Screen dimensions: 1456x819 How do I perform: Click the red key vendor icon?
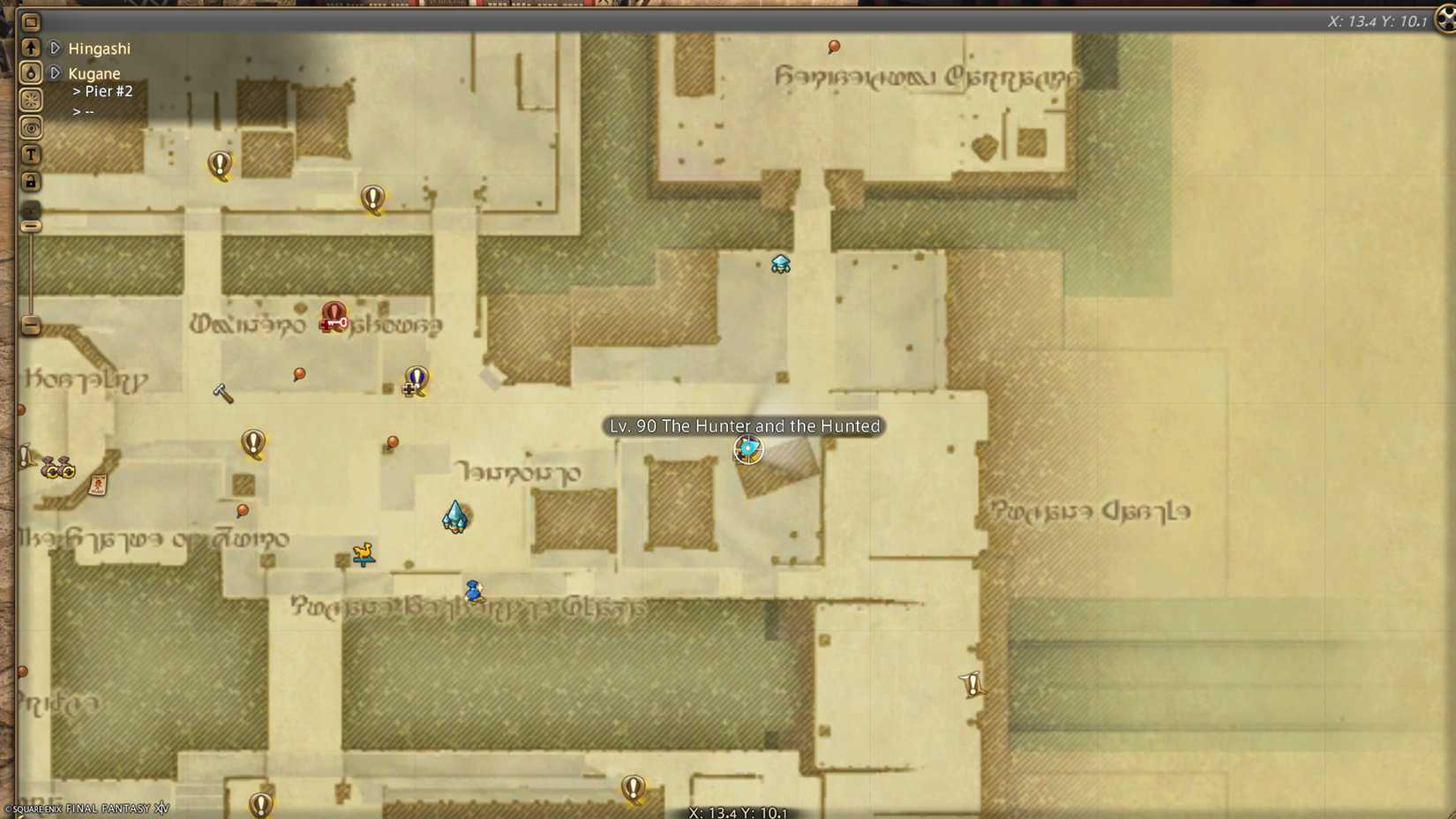[x=331, y=320]
